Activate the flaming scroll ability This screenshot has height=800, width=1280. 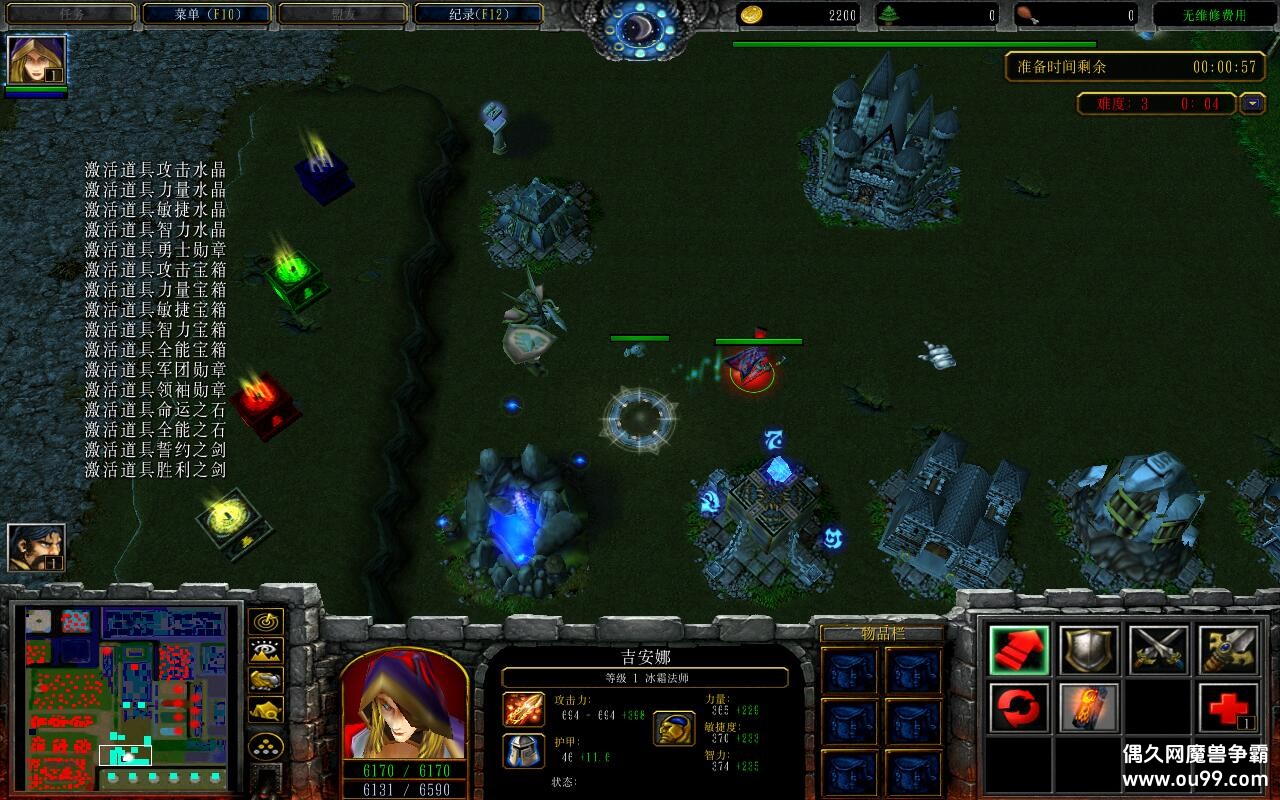1089,708
